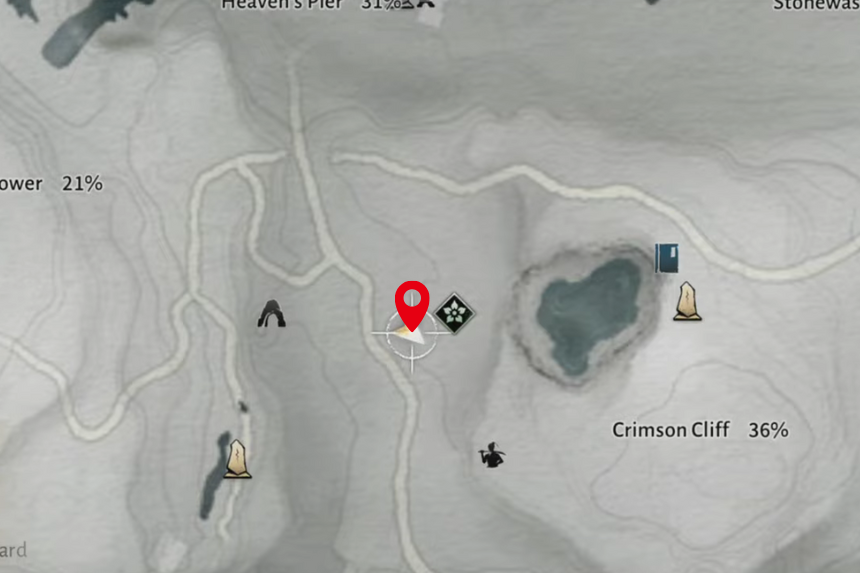Image resolution: width=860 pixels, height=573 pixels.
Task: Select the stone tablet marker beneath the blue book
Action: (686, 301)
